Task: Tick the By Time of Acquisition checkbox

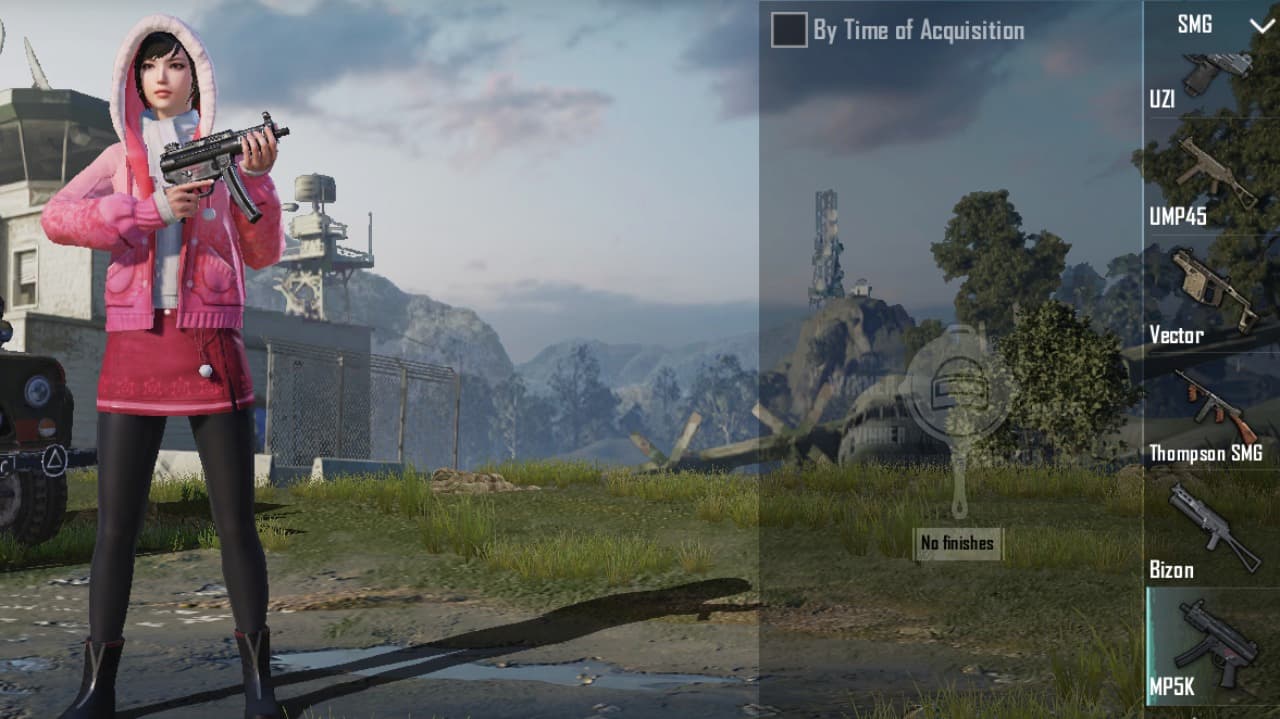Action: pyautogui.click(x=789, y=30)
